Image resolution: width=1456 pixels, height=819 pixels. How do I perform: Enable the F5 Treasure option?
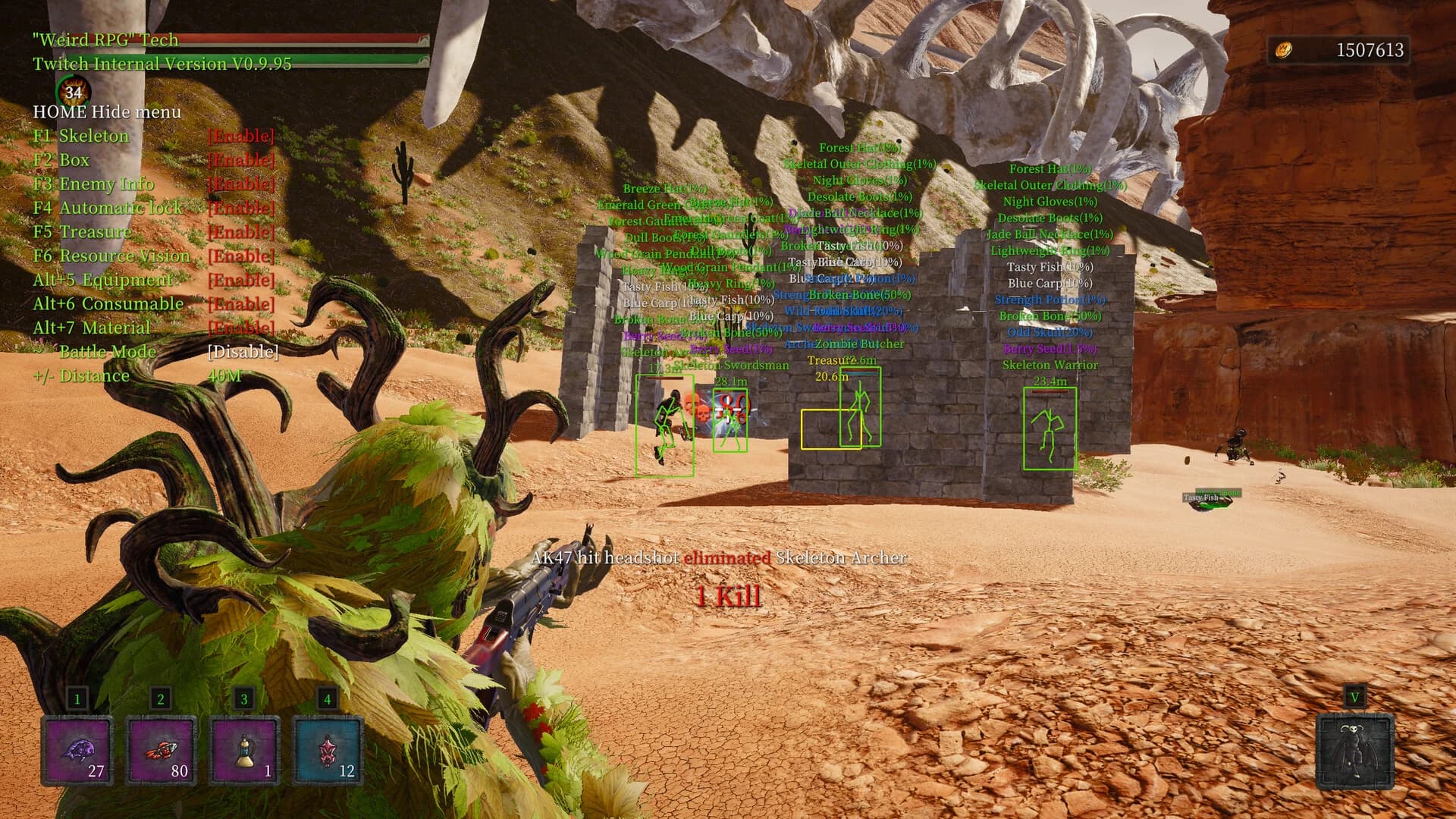(x=83, y=232)
